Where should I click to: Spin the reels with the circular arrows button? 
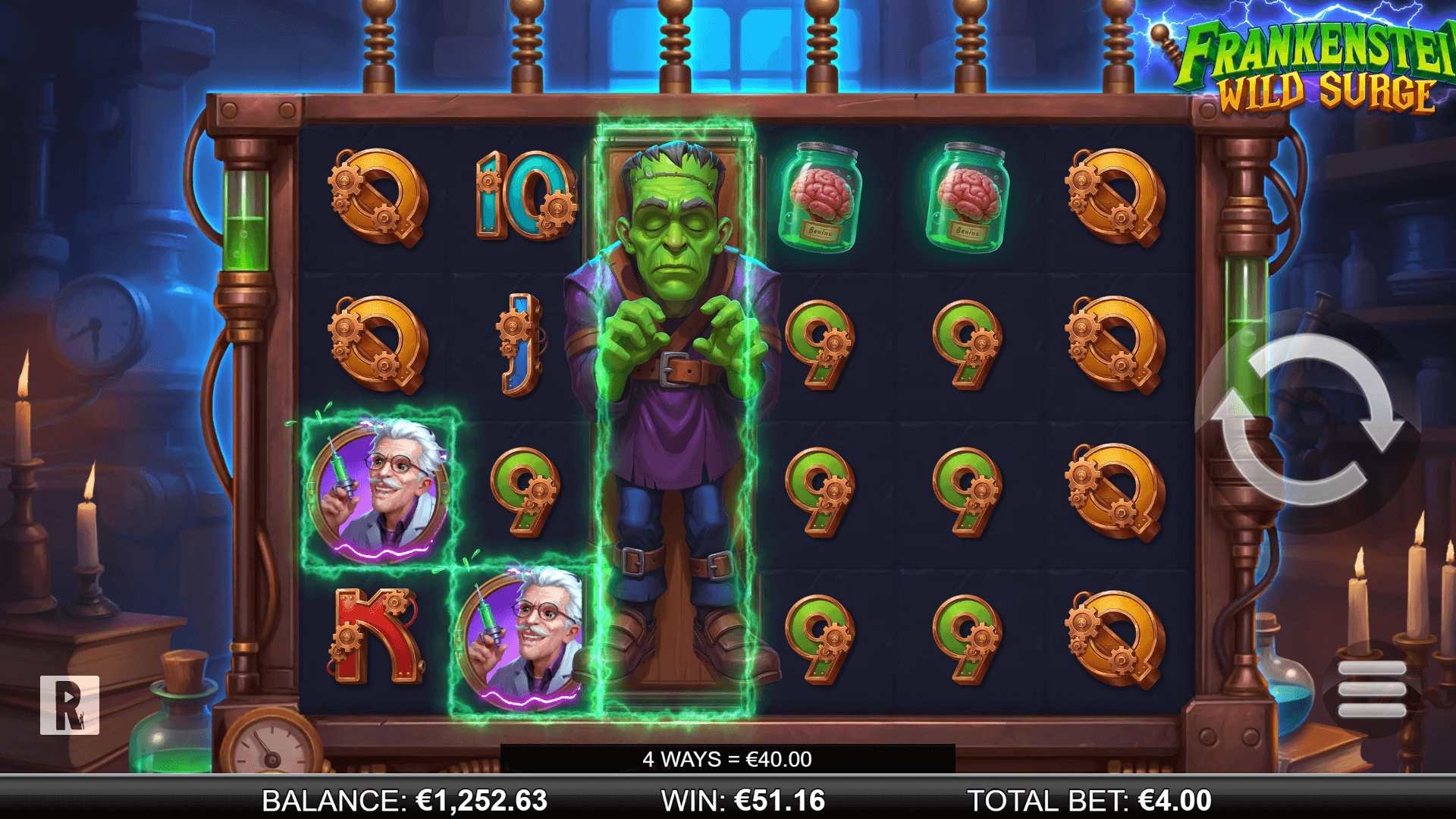click(x=1307, y=420)
